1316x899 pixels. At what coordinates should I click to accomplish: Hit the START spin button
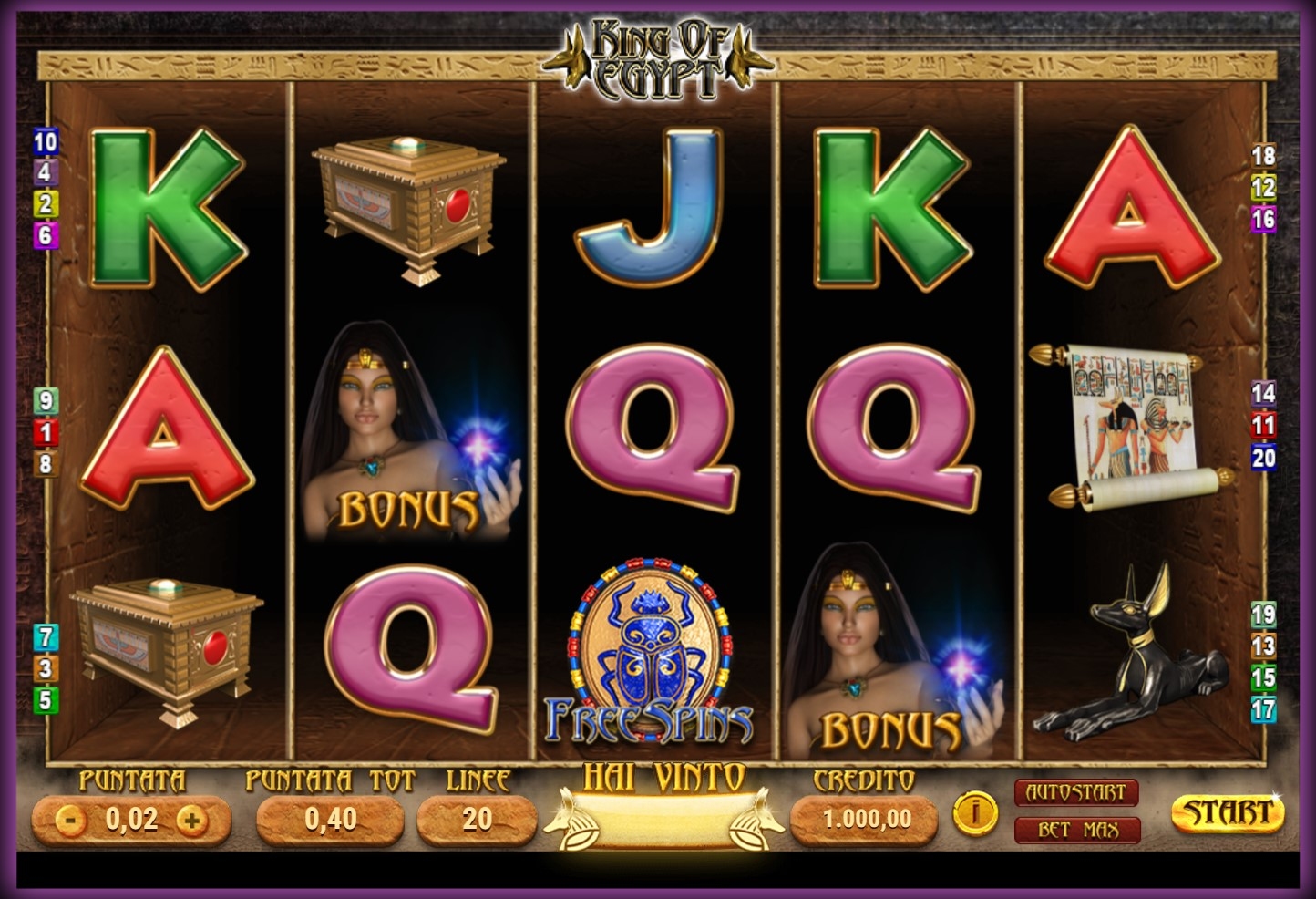point(1227,813)
